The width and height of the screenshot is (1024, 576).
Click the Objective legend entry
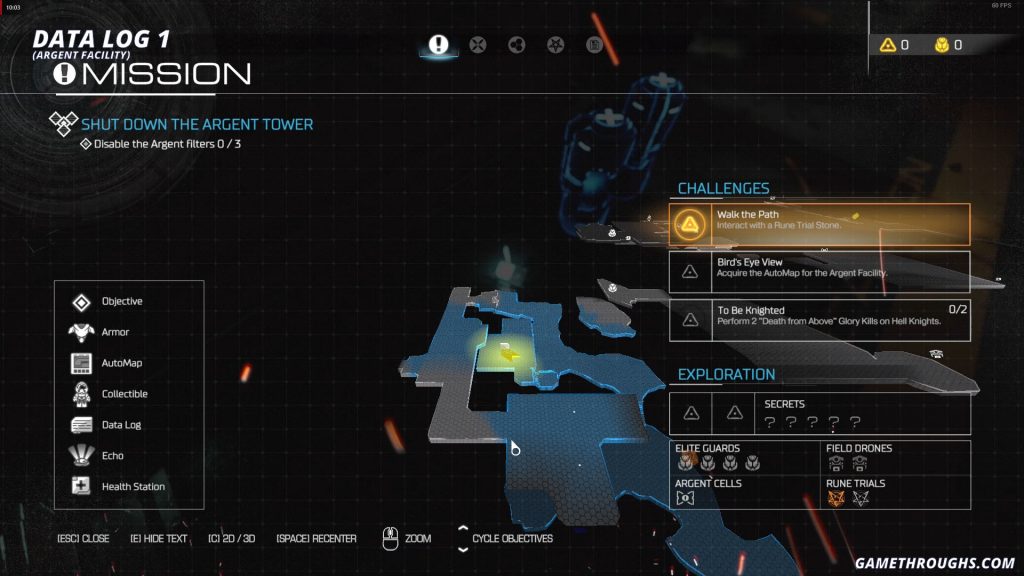(x=121, y=302)
